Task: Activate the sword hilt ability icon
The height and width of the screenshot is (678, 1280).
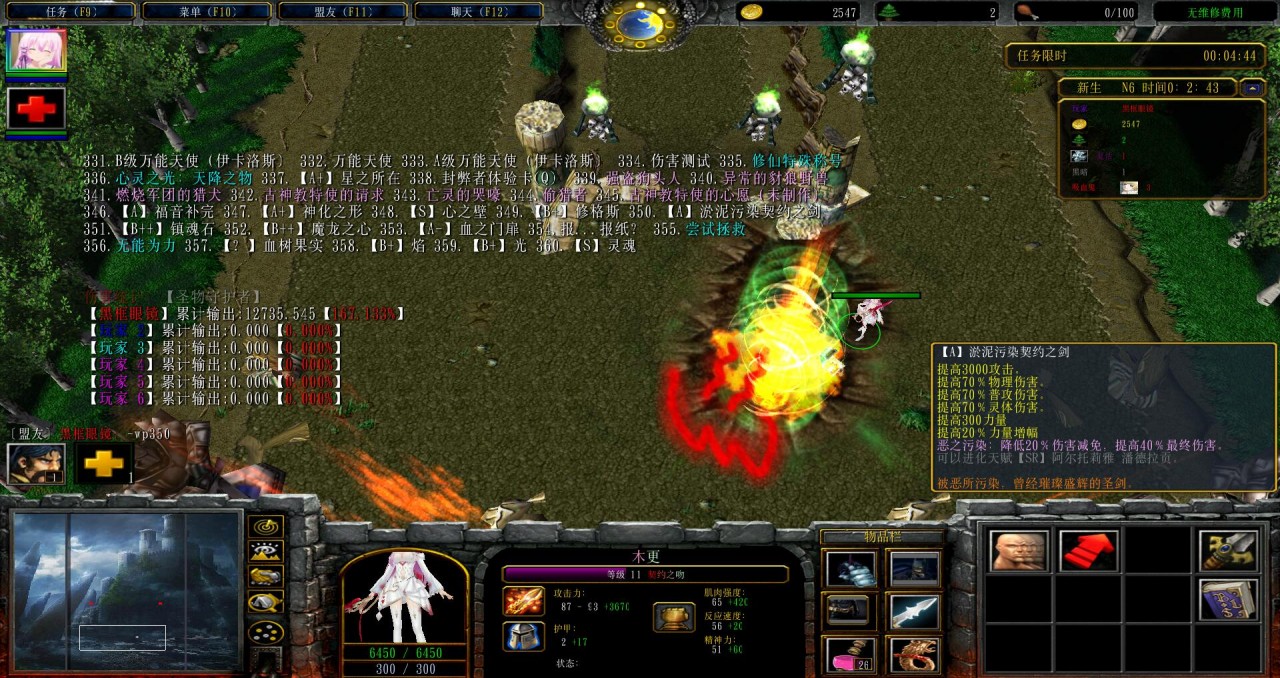Action: [1228, 551]
